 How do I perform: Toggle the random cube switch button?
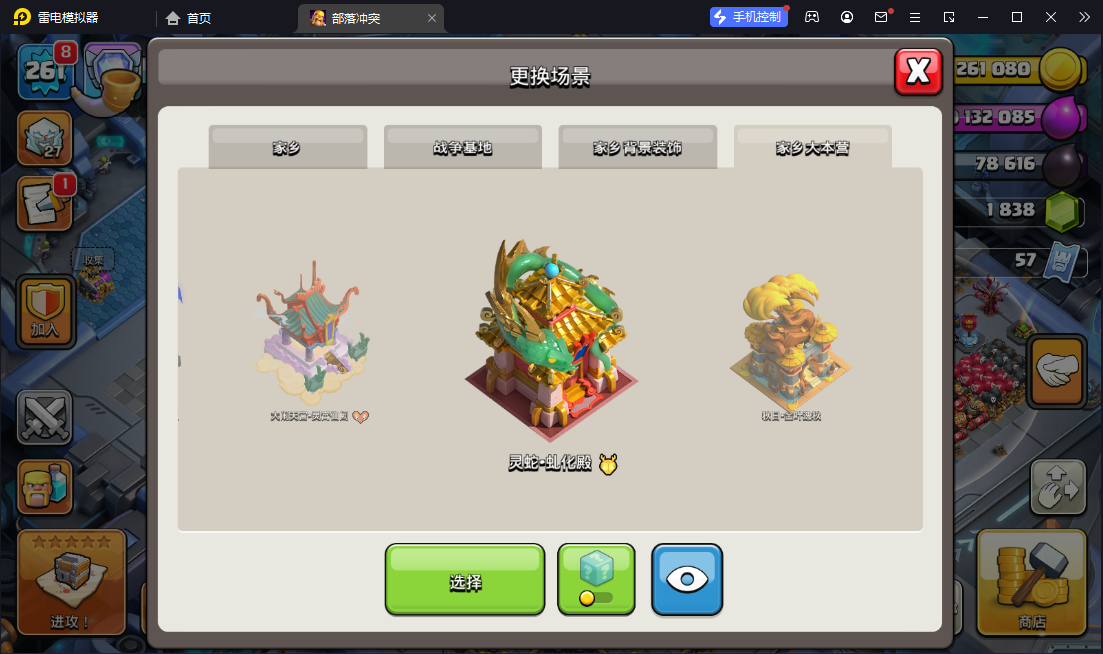596,580
